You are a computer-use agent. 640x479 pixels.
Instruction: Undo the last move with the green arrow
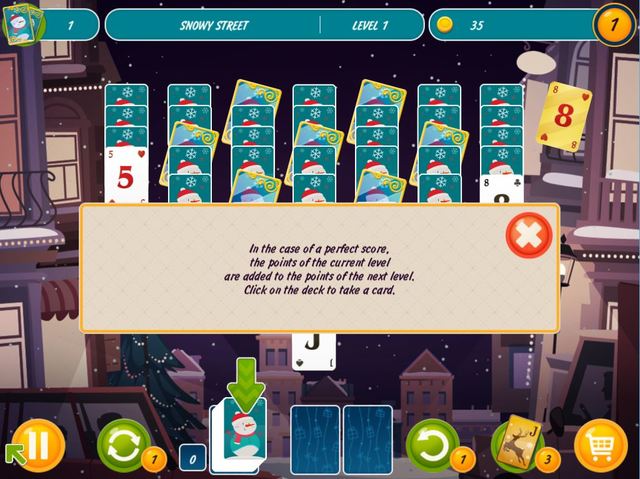click(432, 443)
